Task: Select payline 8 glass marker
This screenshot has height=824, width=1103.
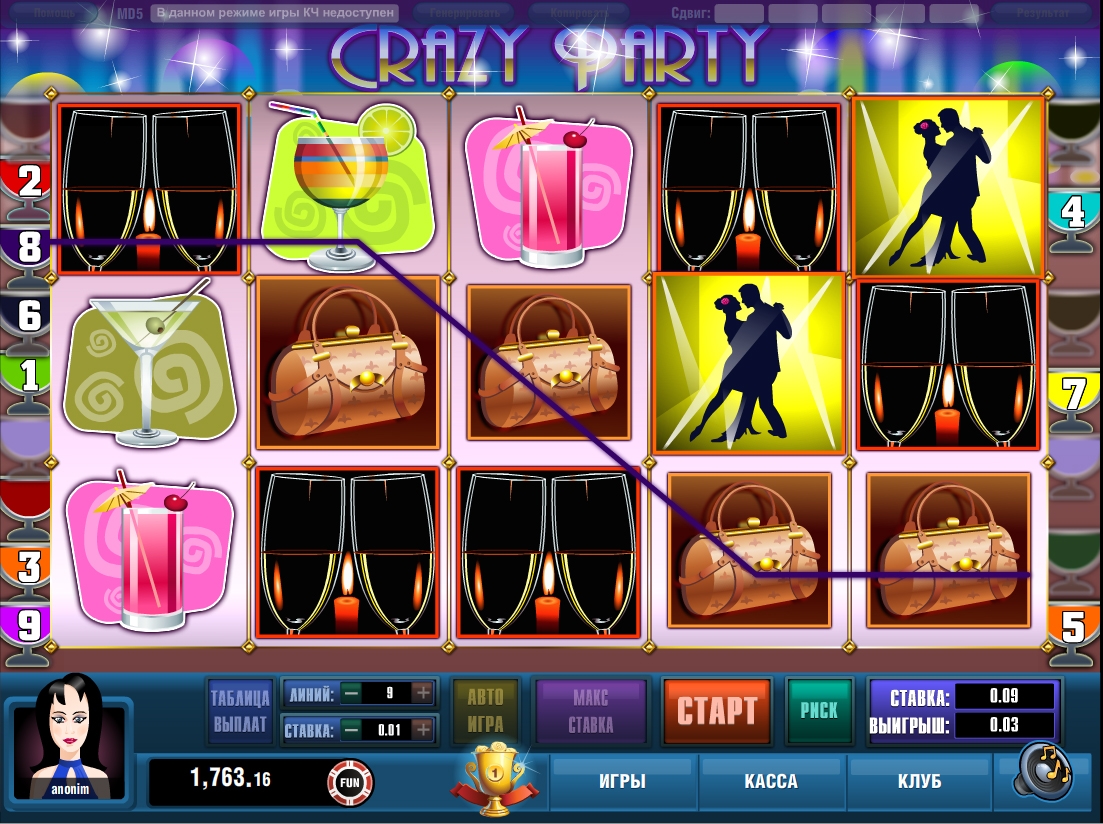Action: (x=28, y=246)
